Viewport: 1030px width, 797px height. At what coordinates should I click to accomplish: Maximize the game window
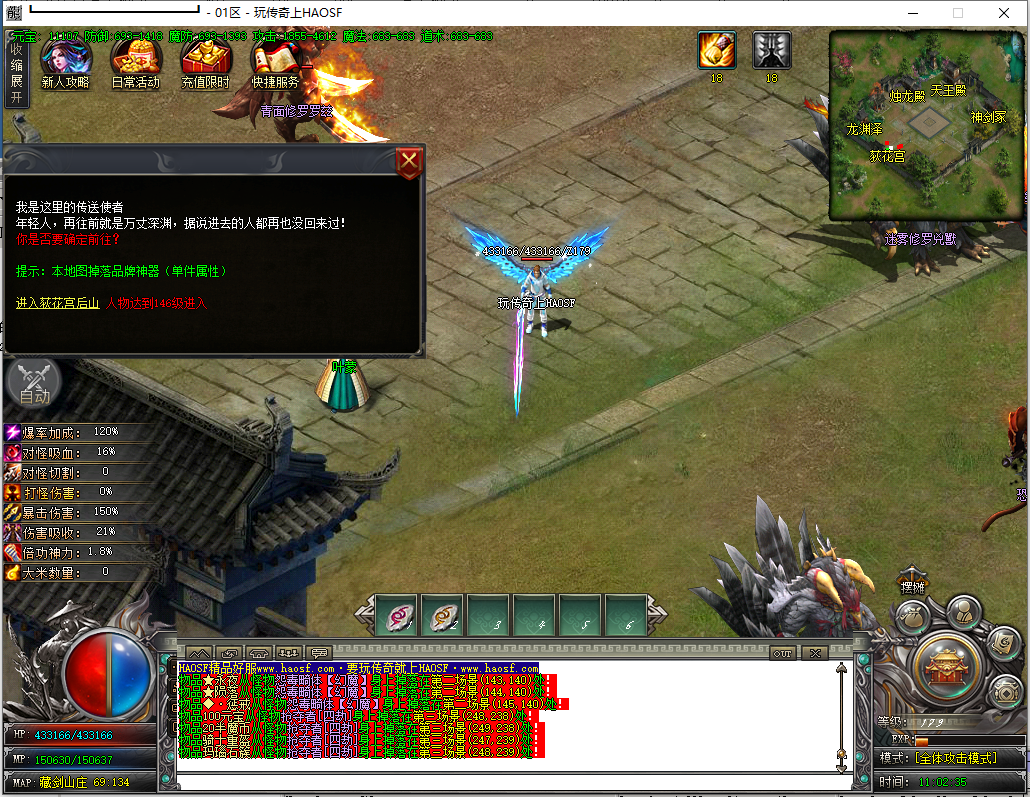[x=957, y=13]
